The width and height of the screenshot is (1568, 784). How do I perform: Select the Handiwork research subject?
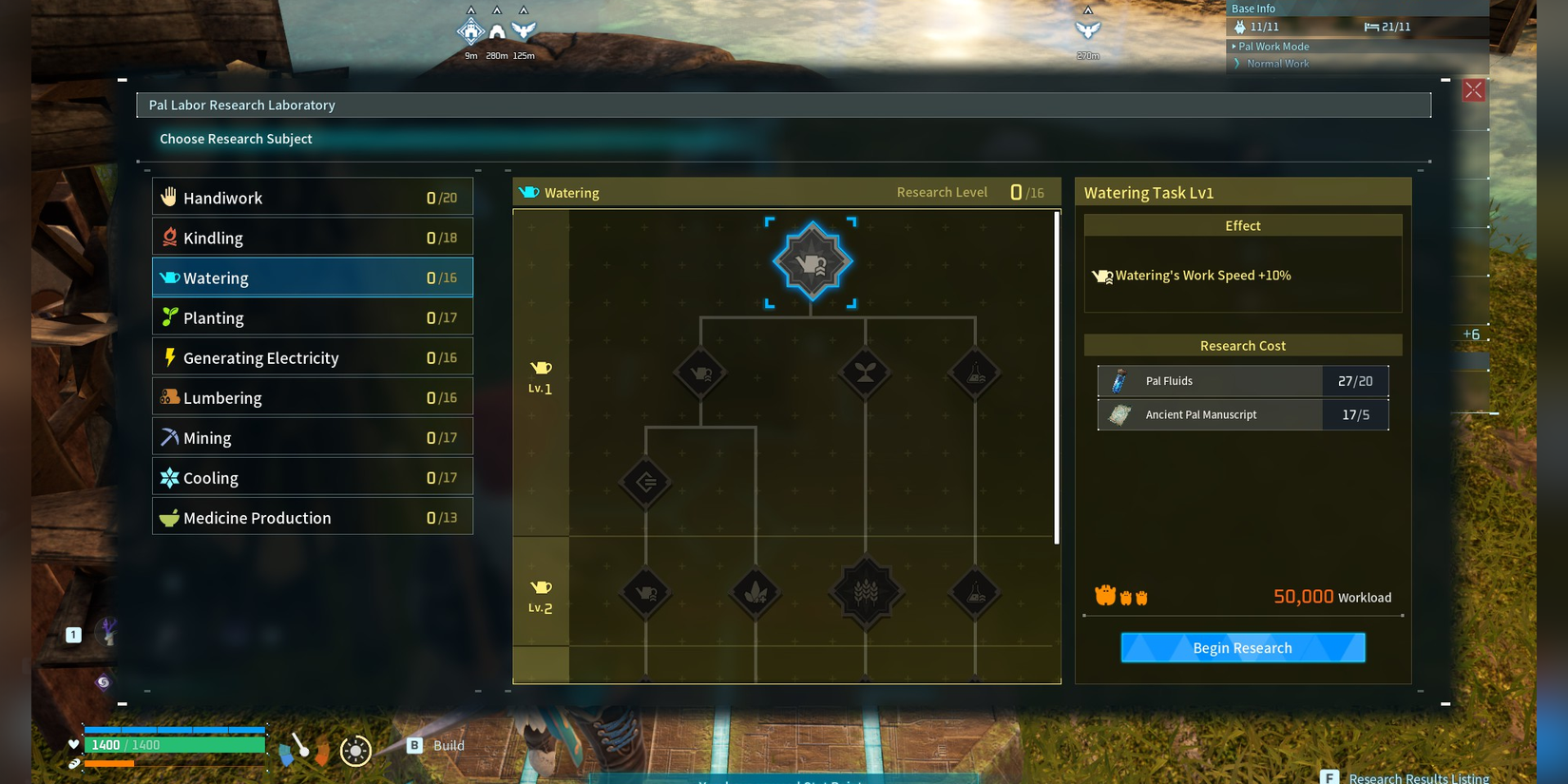tap(312, 198)
